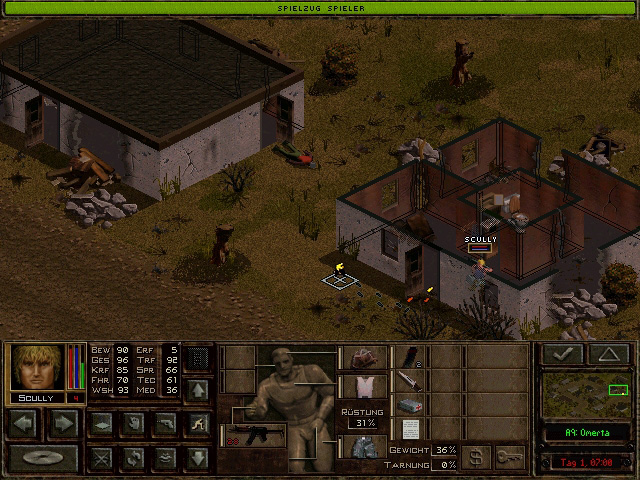This screenshot has width=640, height=480.
Task: Click the key ring button
Action: click(509, 456)
